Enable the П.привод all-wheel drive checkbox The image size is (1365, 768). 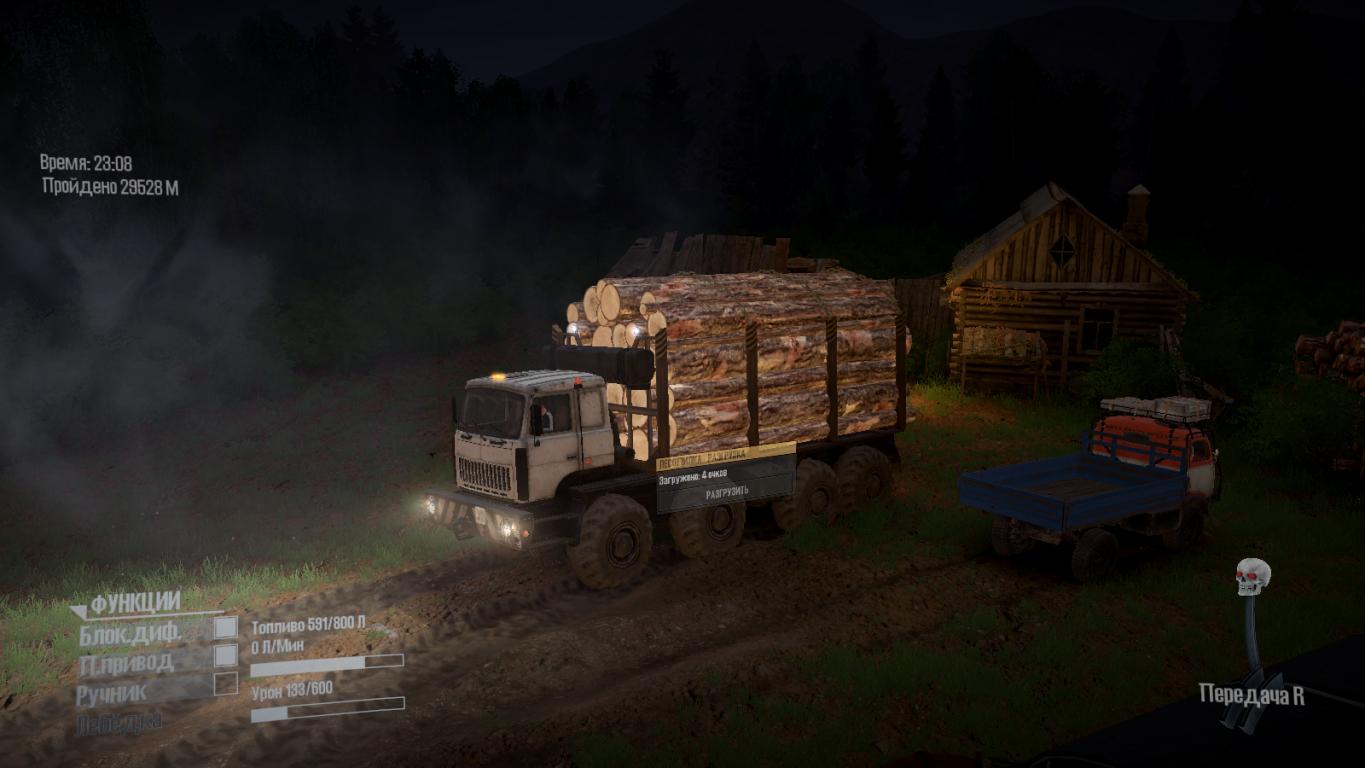click(226, 655)
